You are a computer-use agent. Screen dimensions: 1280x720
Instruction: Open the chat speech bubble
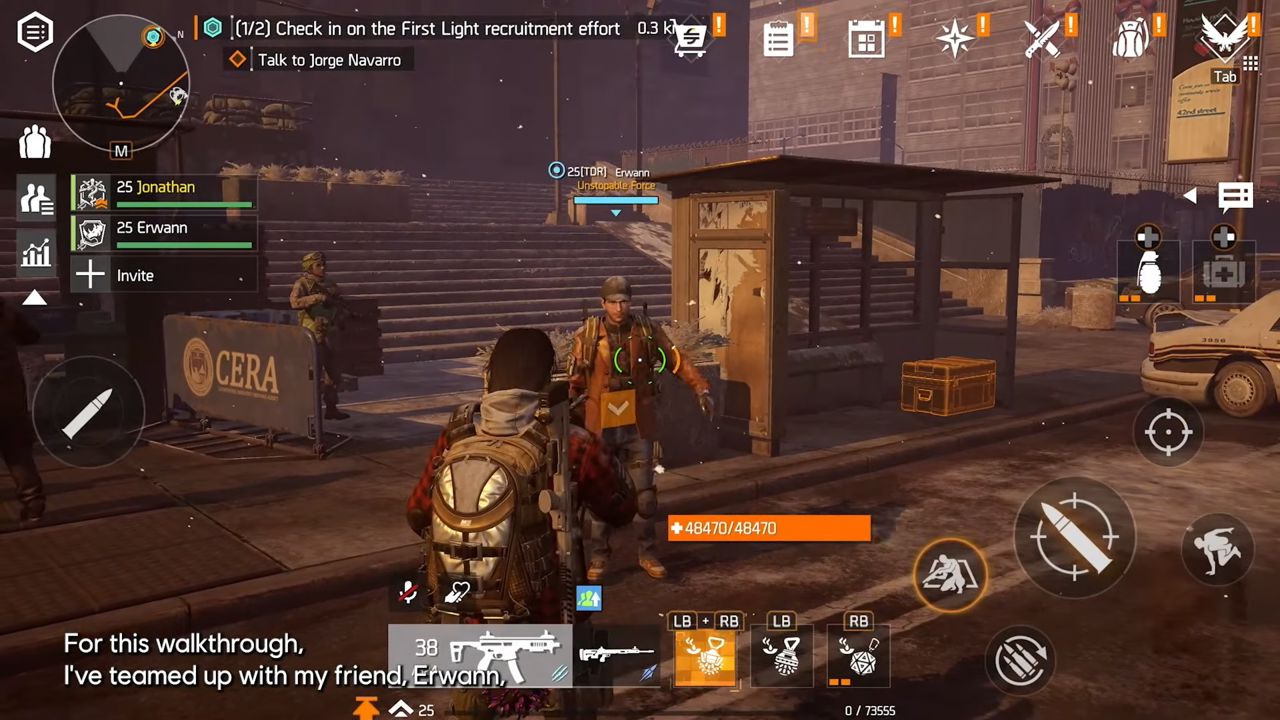[1235, 196]
